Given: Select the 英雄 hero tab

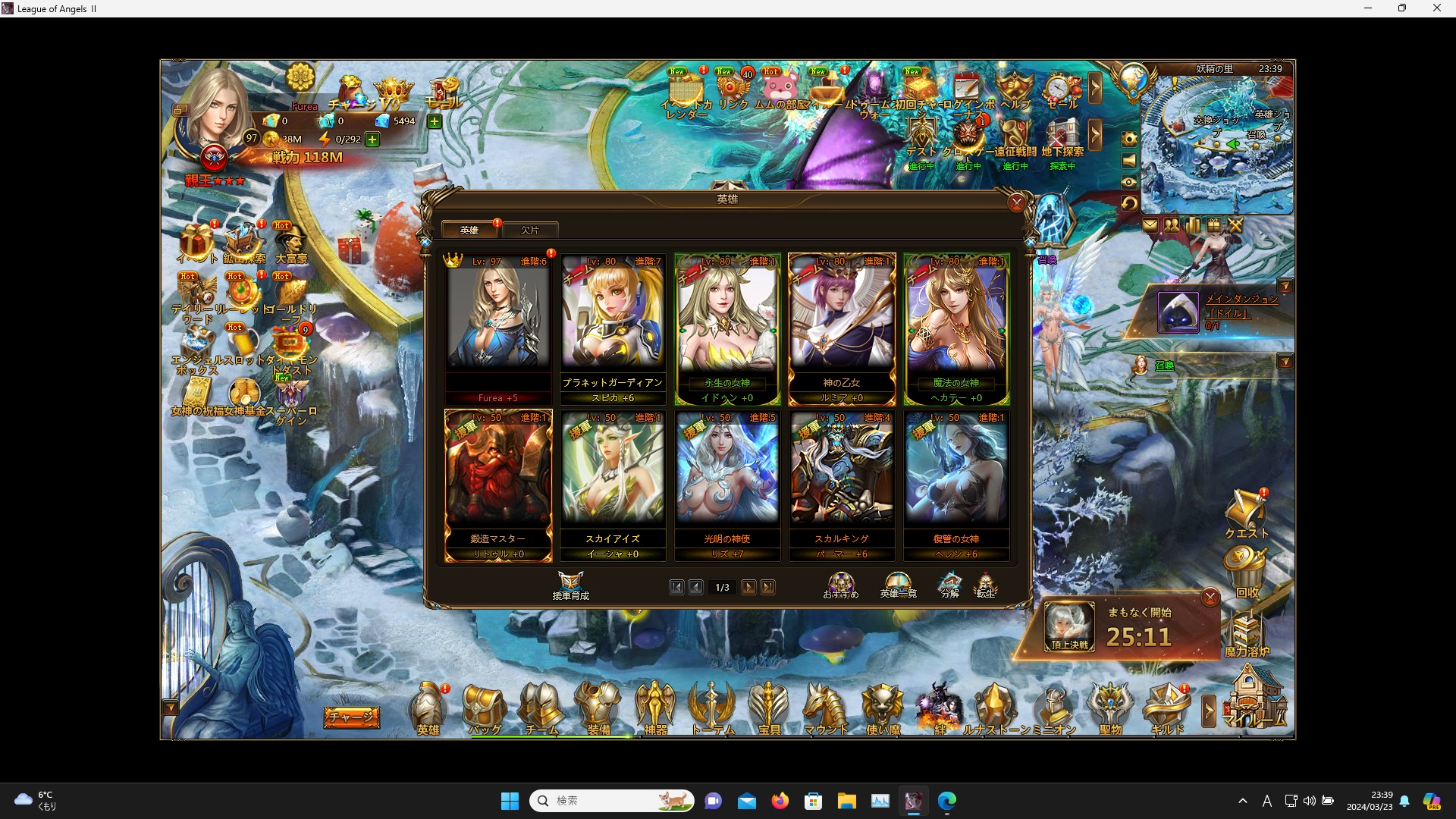Looking at the screenshot, I should click(469, 229).
